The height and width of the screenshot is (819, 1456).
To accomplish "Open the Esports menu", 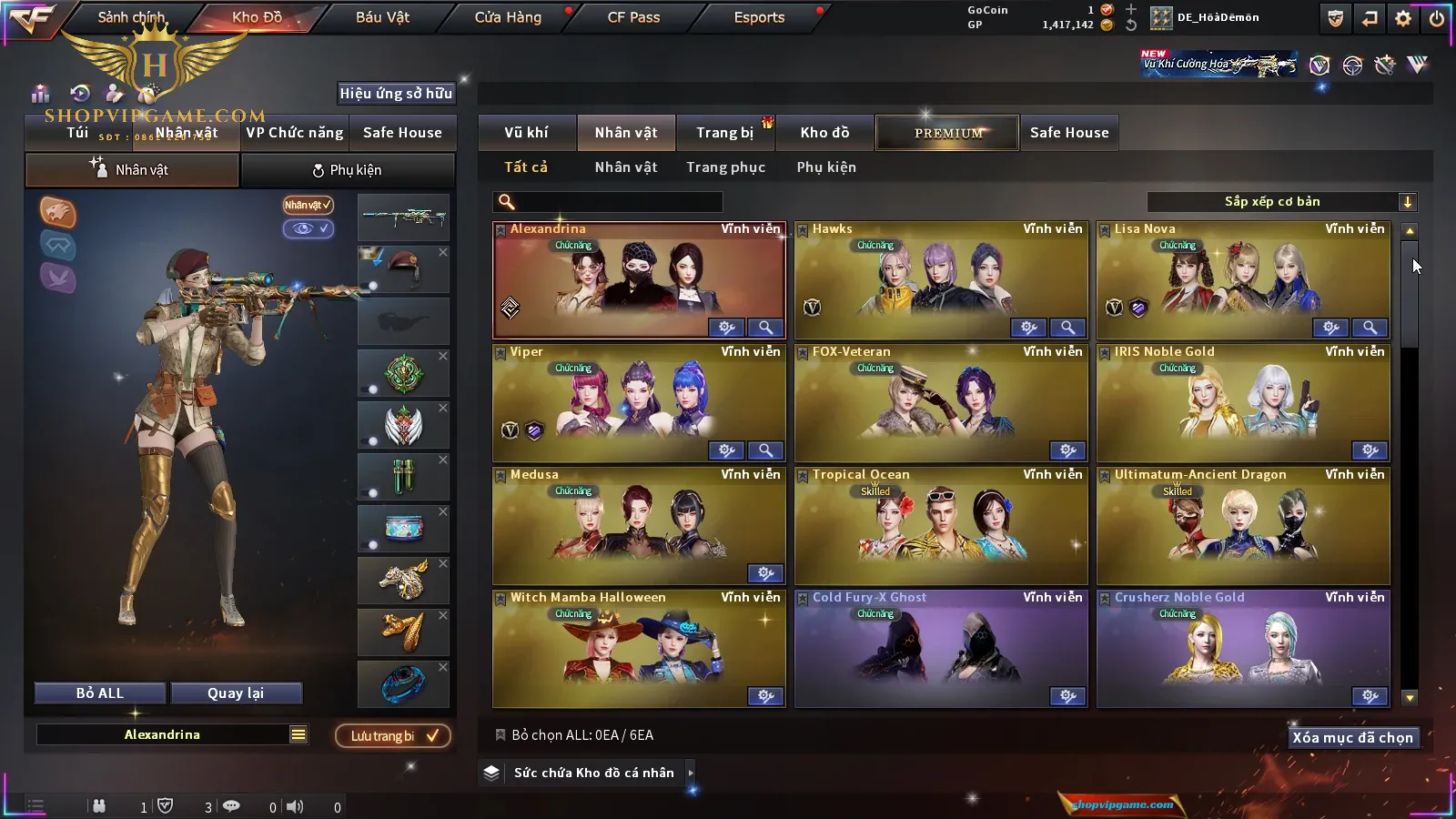I will click(759, 17).
